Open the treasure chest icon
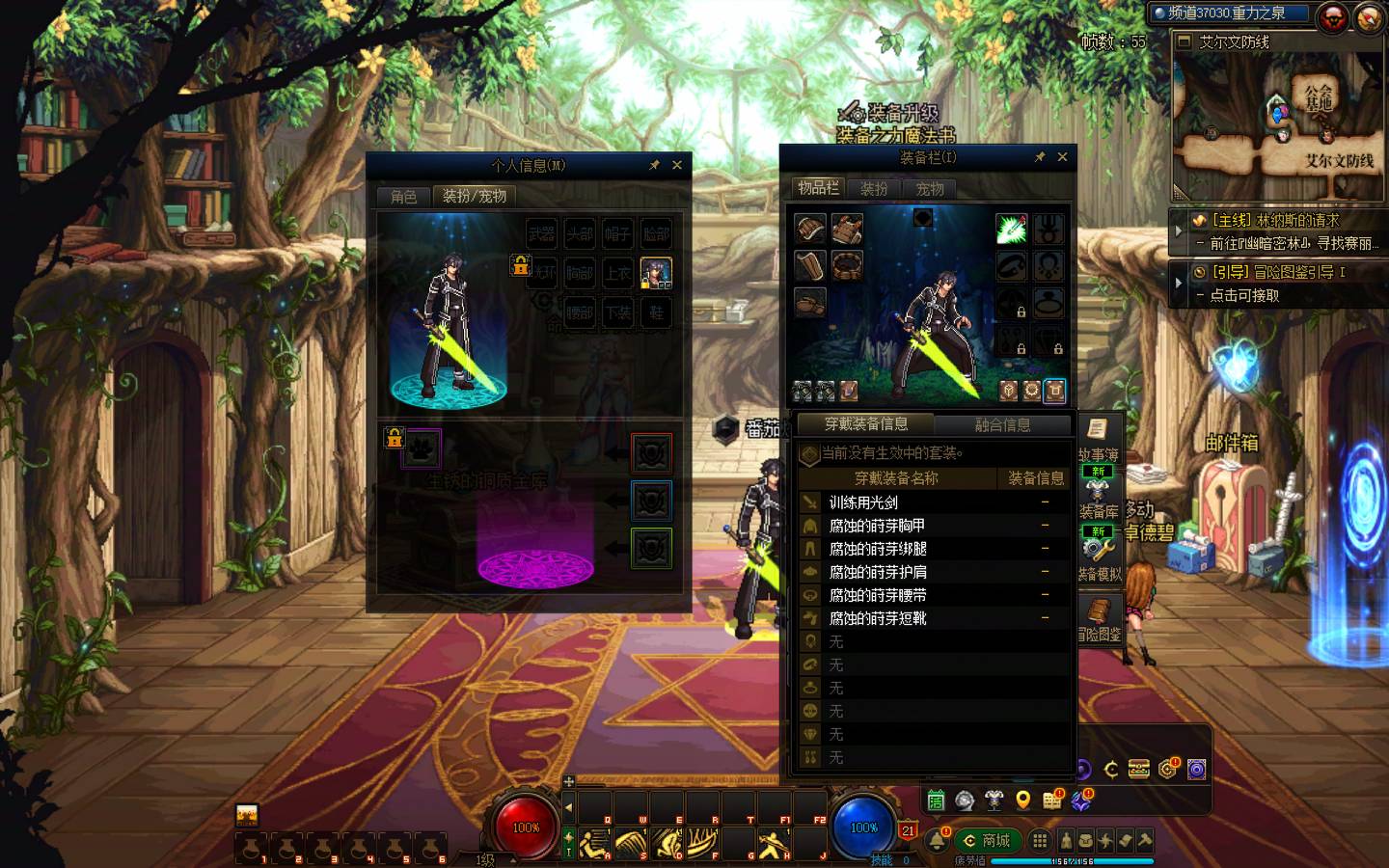The height and width of the screenshot is (868, 1389). [1139, 769]
